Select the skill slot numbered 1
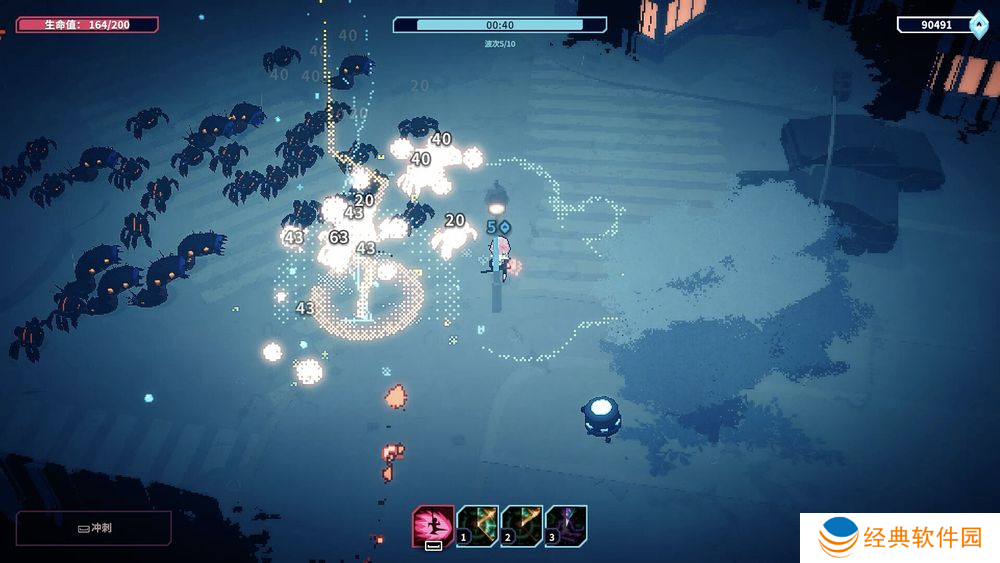The image size is (1000, 563). point(478,525)
